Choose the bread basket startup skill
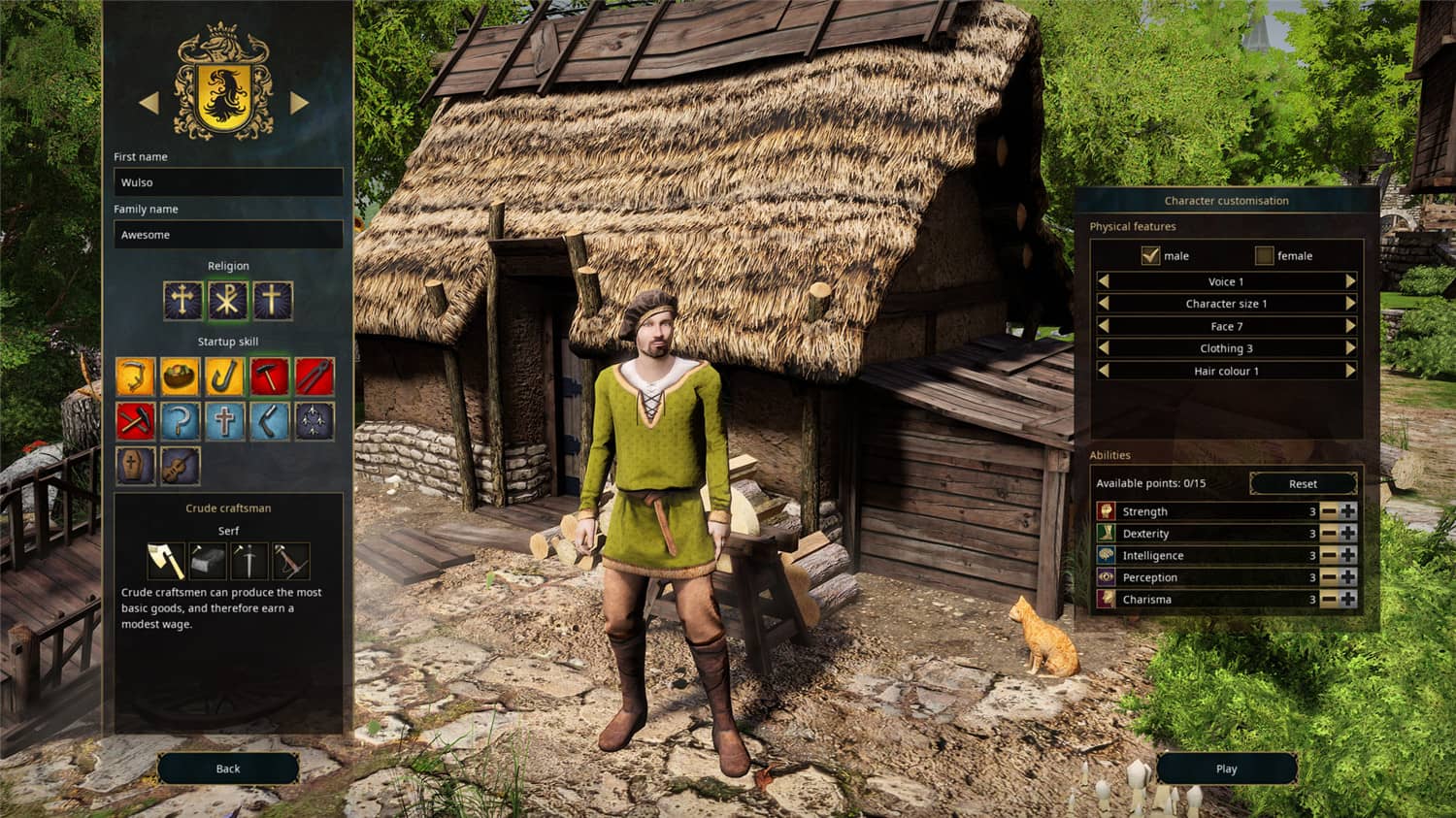Image resolution: width=1456 pixels, height=818 pixels. (x=181, y=376)
